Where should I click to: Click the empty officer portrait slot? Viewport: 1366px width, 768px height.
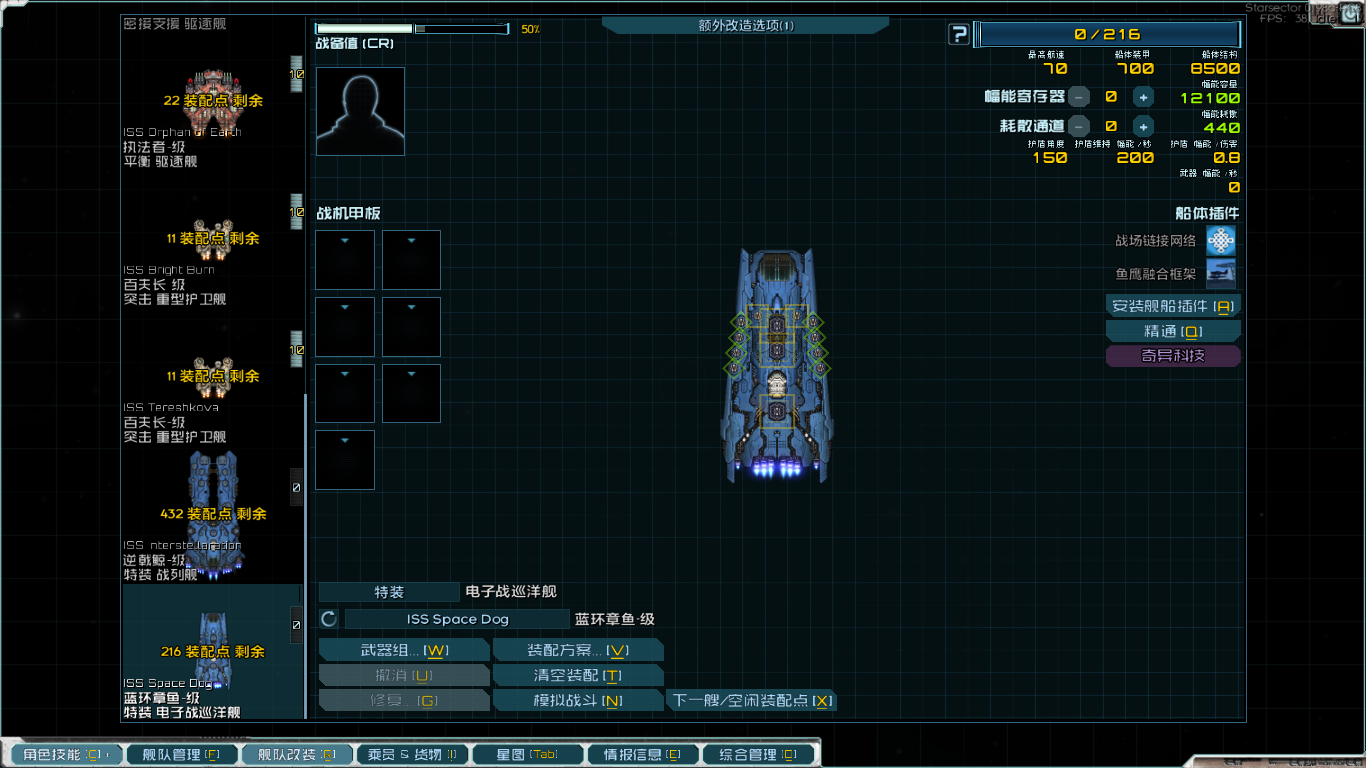pyautogui.click(x=360, y=110)
